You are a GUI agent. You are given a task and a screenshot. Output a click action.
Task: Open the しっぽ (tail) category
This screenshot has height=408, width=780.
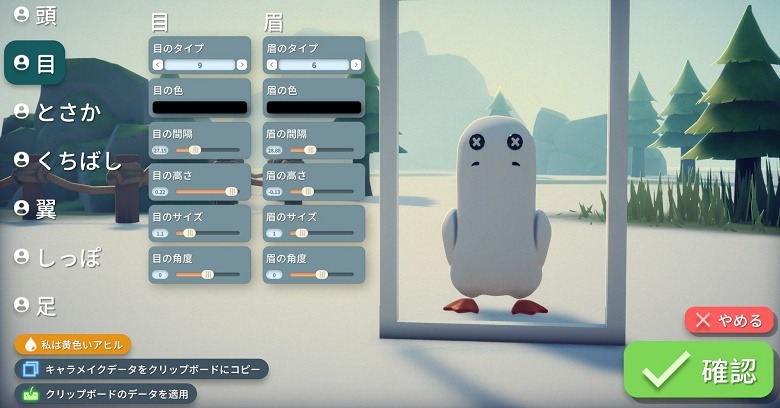click(58, 256)
